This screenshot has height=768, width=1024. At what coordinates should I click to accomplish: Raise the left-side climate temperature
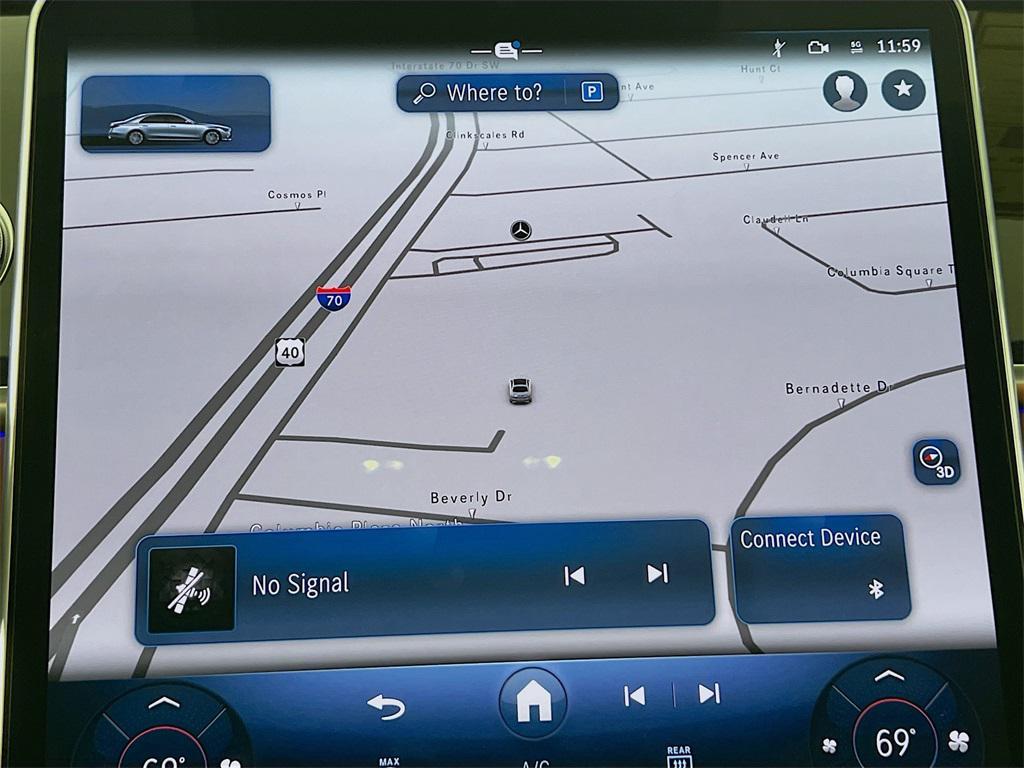pyautogui.click(x=163, y=703)
